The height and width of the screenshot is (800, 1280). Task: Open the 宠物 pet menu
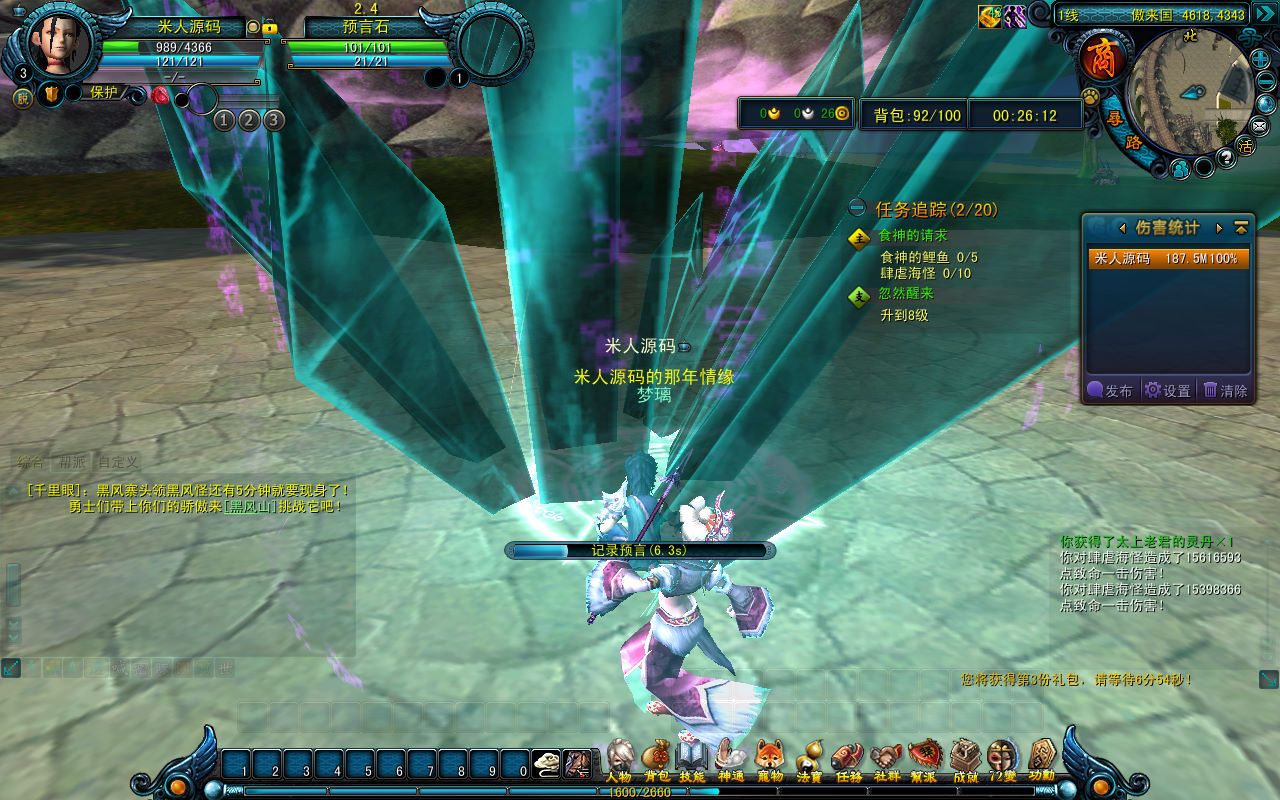(x=769, y=758)
